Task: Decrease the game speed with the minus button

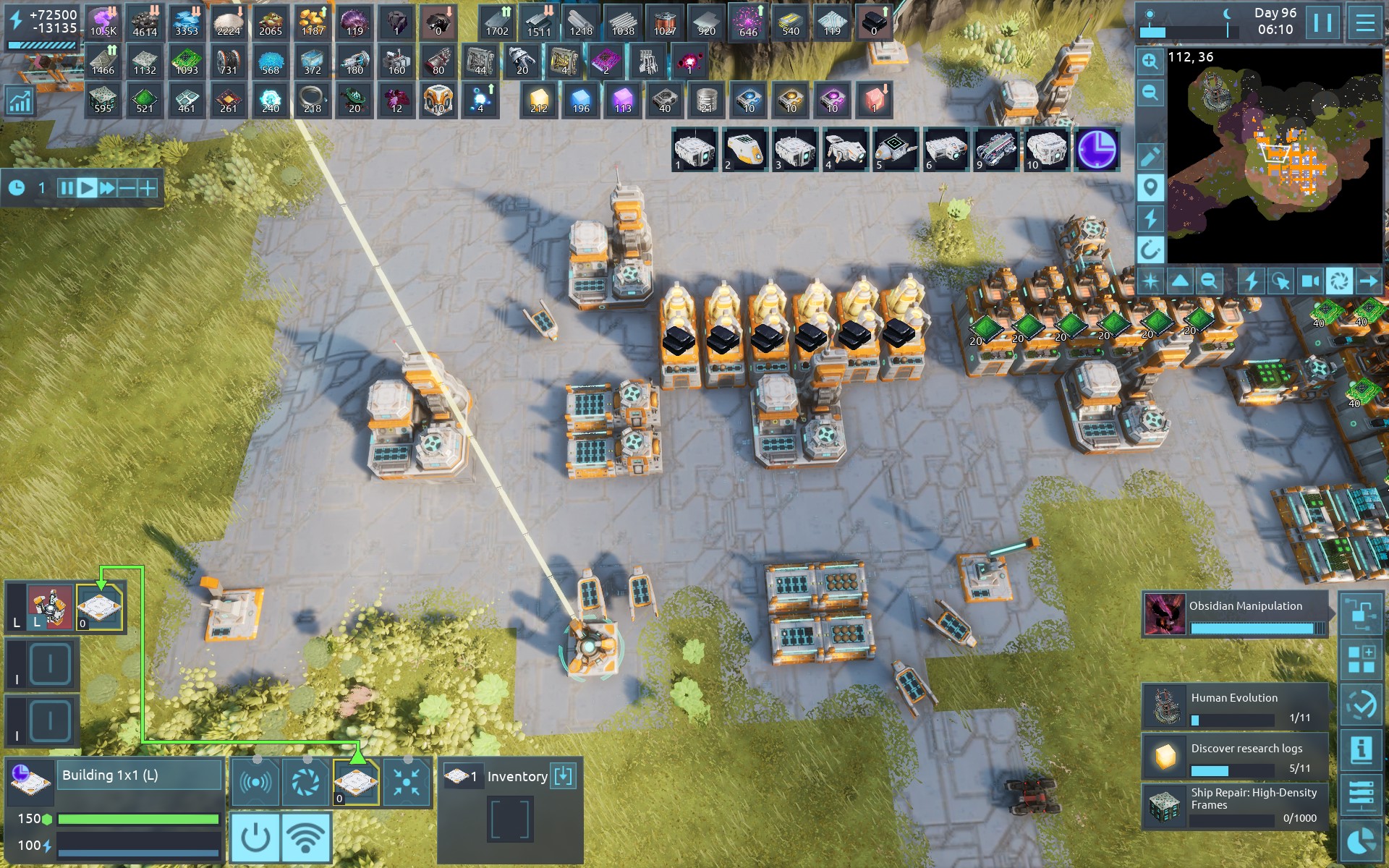Action: tap(127, 189)
